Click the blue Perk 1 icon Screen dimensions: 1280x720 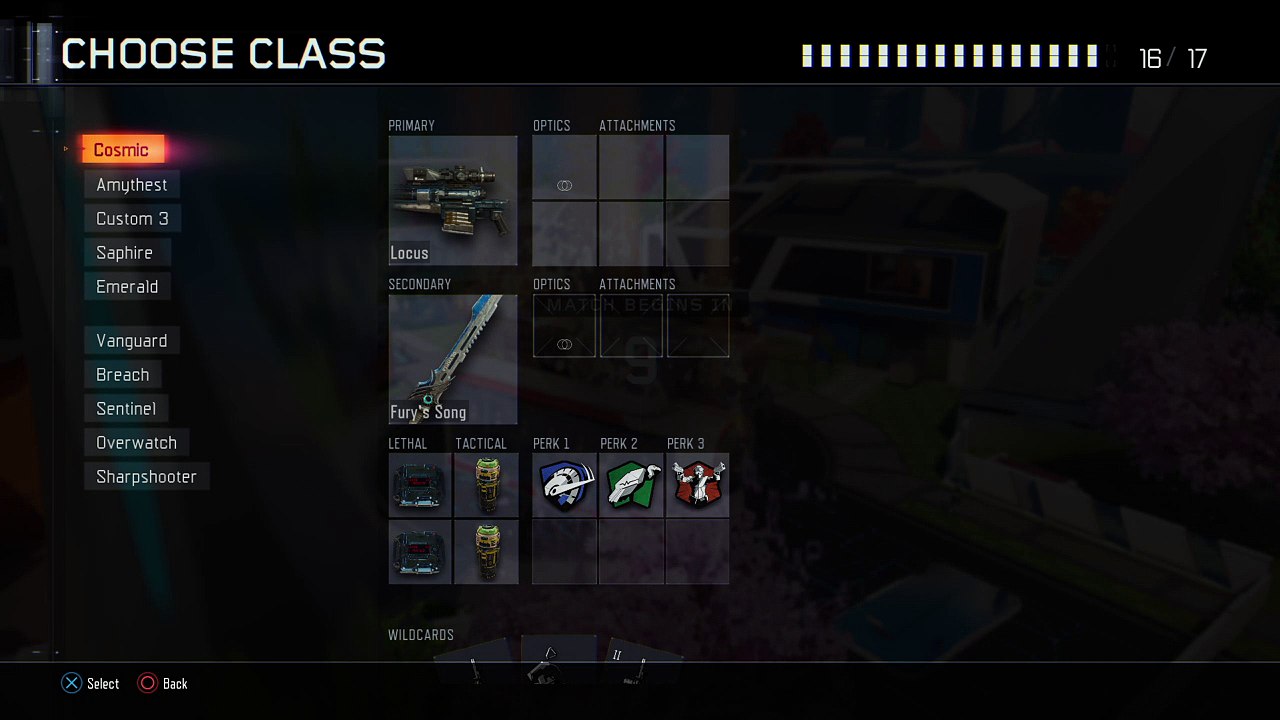tap(565, 485)
